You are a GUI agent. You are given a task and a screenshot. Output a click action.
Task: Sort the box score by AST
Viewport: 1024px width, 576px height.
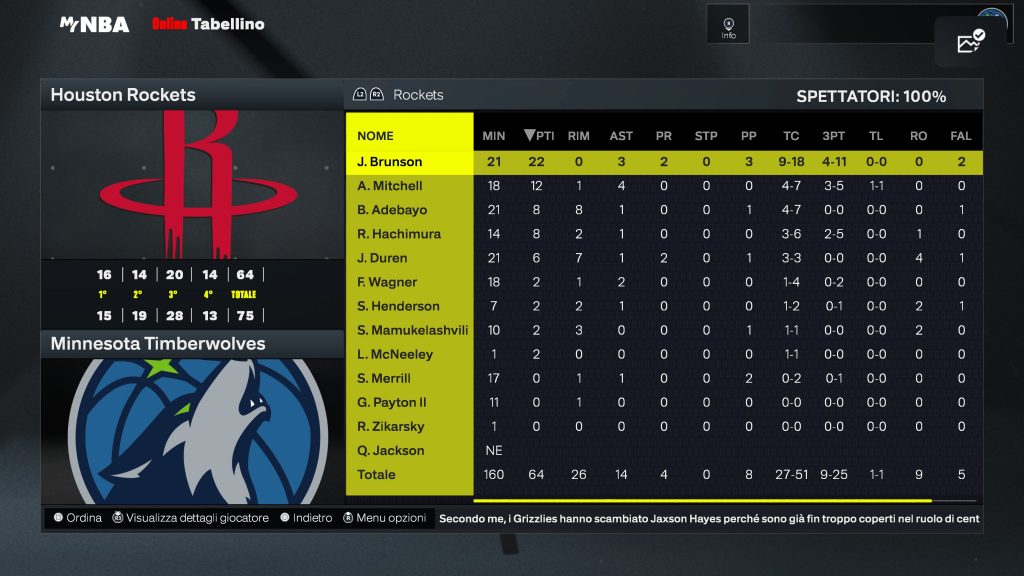pyautogui.click(x=621, y=136)
